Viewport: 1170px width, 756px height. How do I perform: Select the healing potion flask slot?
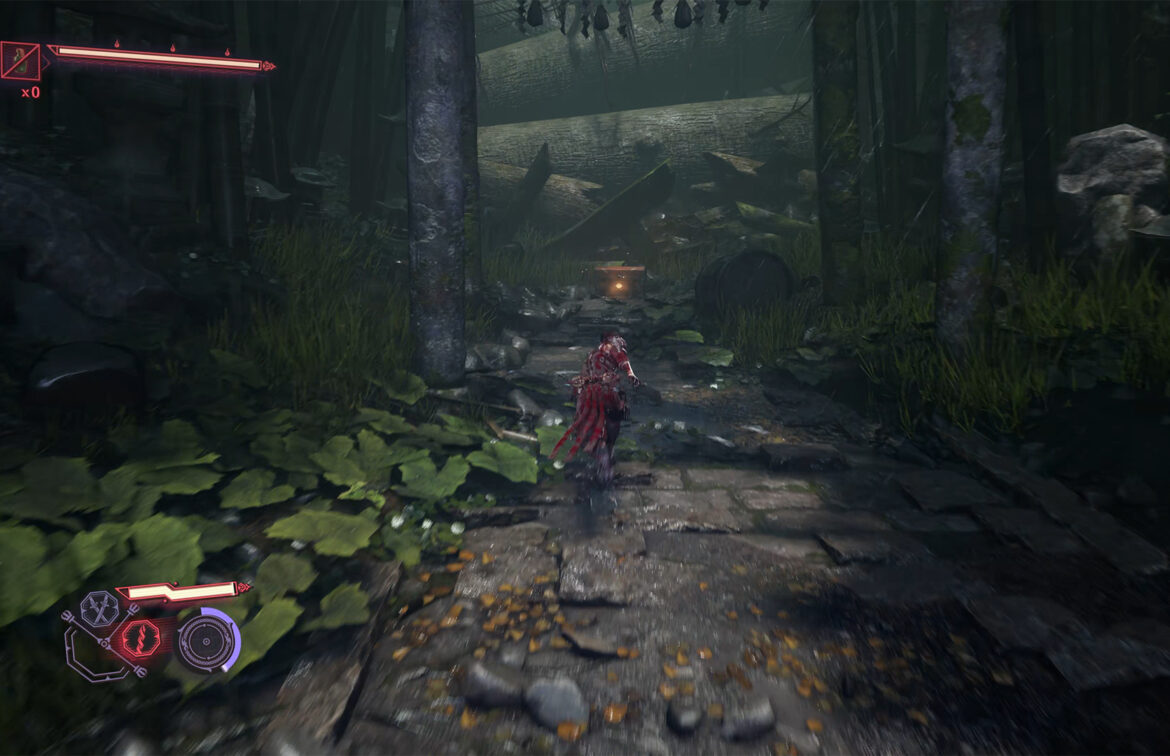tap(21, 61)
